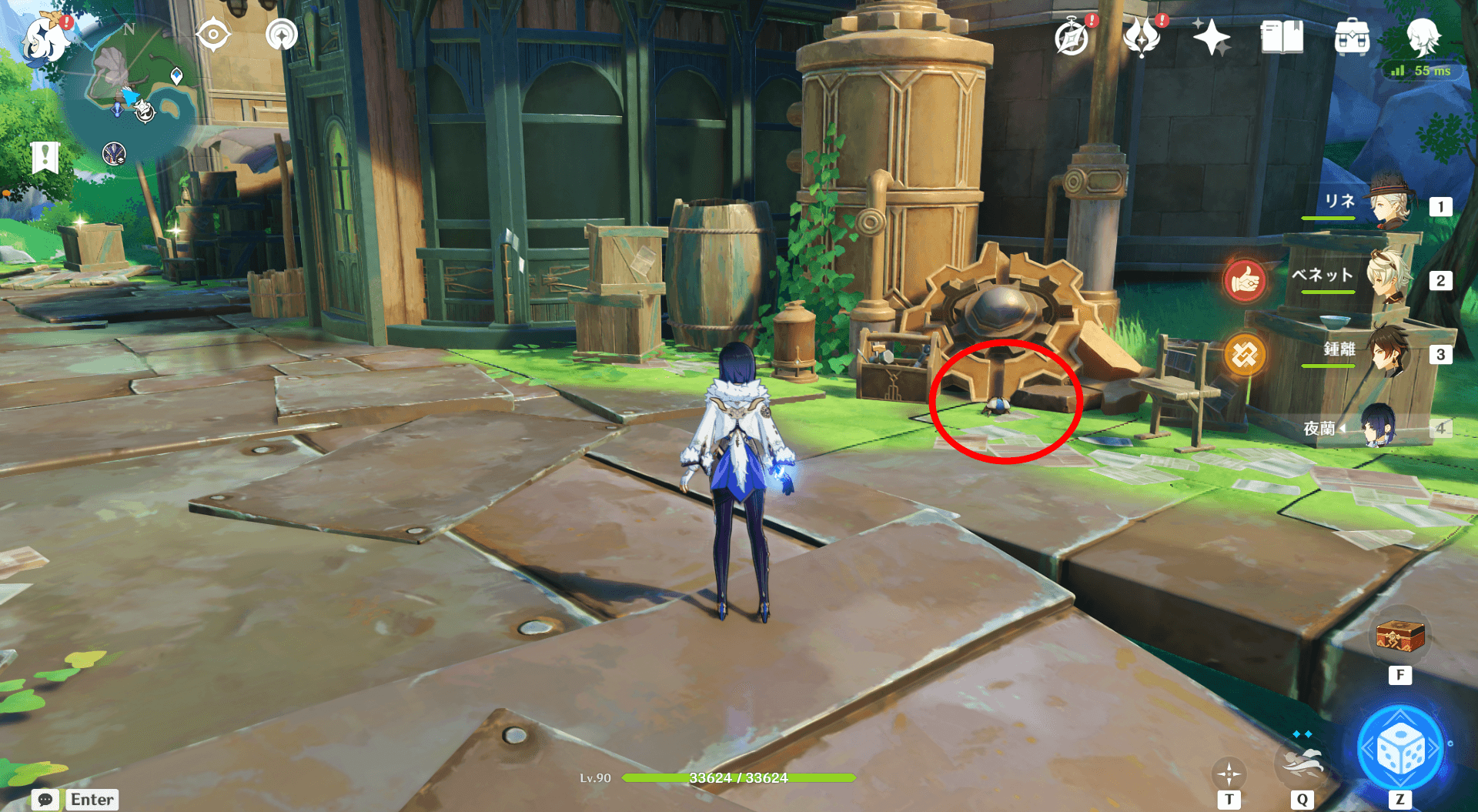Image resolution: width=1478 pixels, height=812 pixels.
Task: Click the target-shaped icon beside the minimap
Action: tap(212, 35)
